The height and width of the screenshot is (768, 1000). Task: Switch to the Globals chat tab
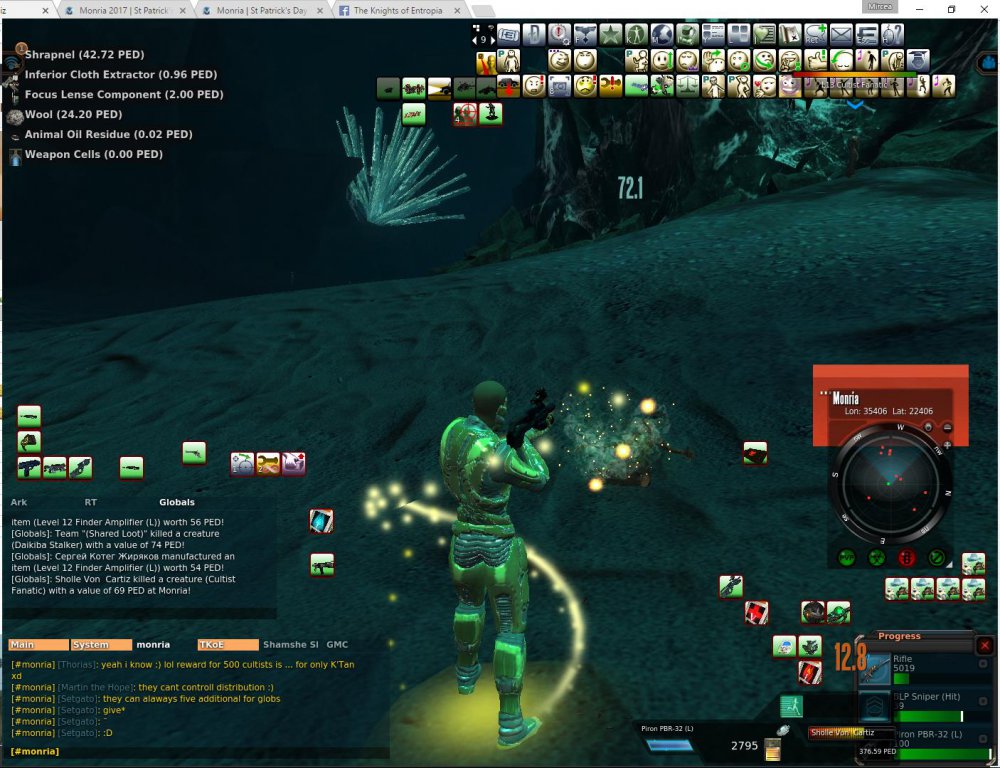pos(177,502)
